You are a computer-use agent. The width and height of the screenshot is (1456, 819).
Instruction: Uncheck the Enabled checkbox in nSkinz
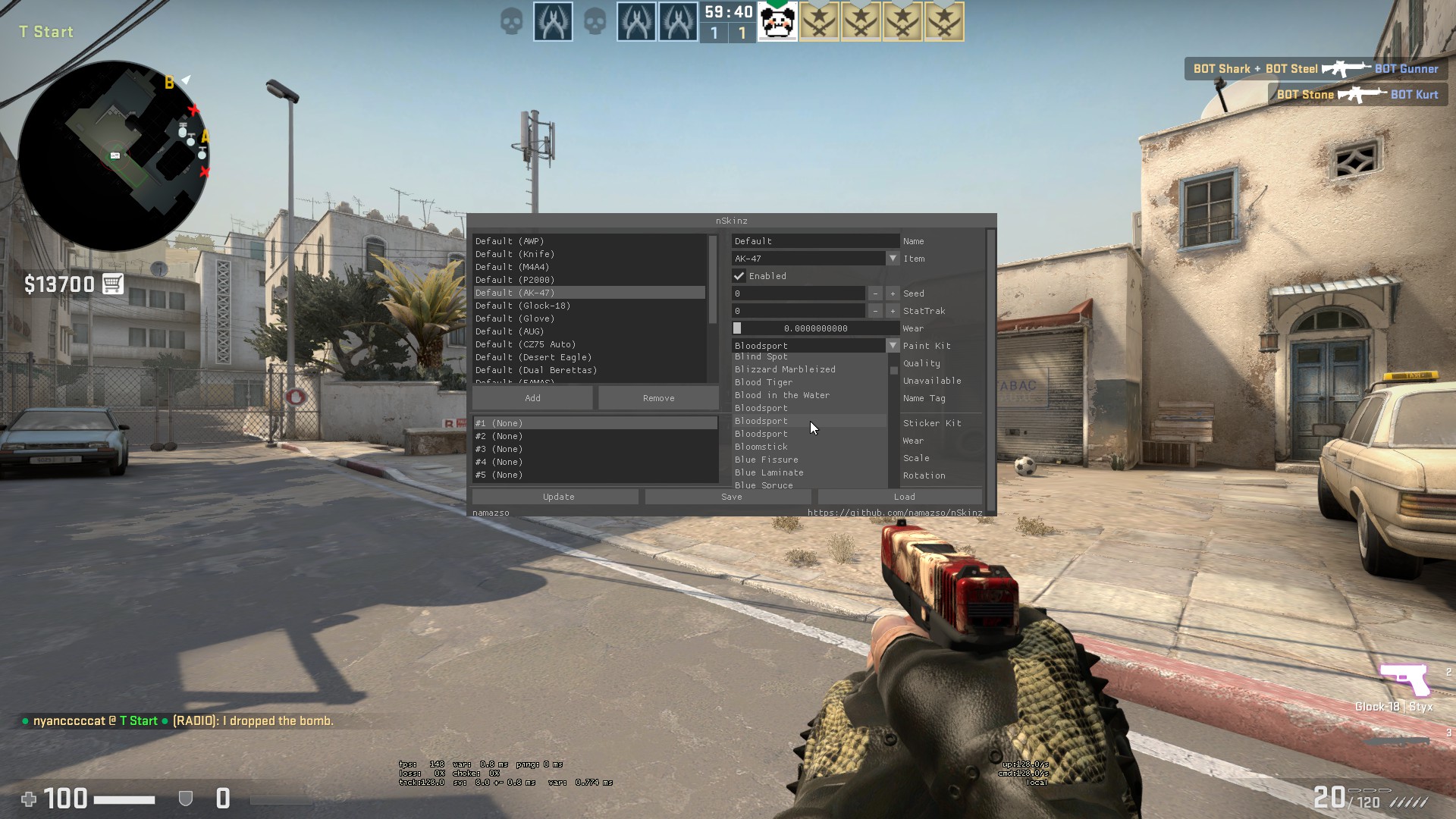(x=739, y=276)
